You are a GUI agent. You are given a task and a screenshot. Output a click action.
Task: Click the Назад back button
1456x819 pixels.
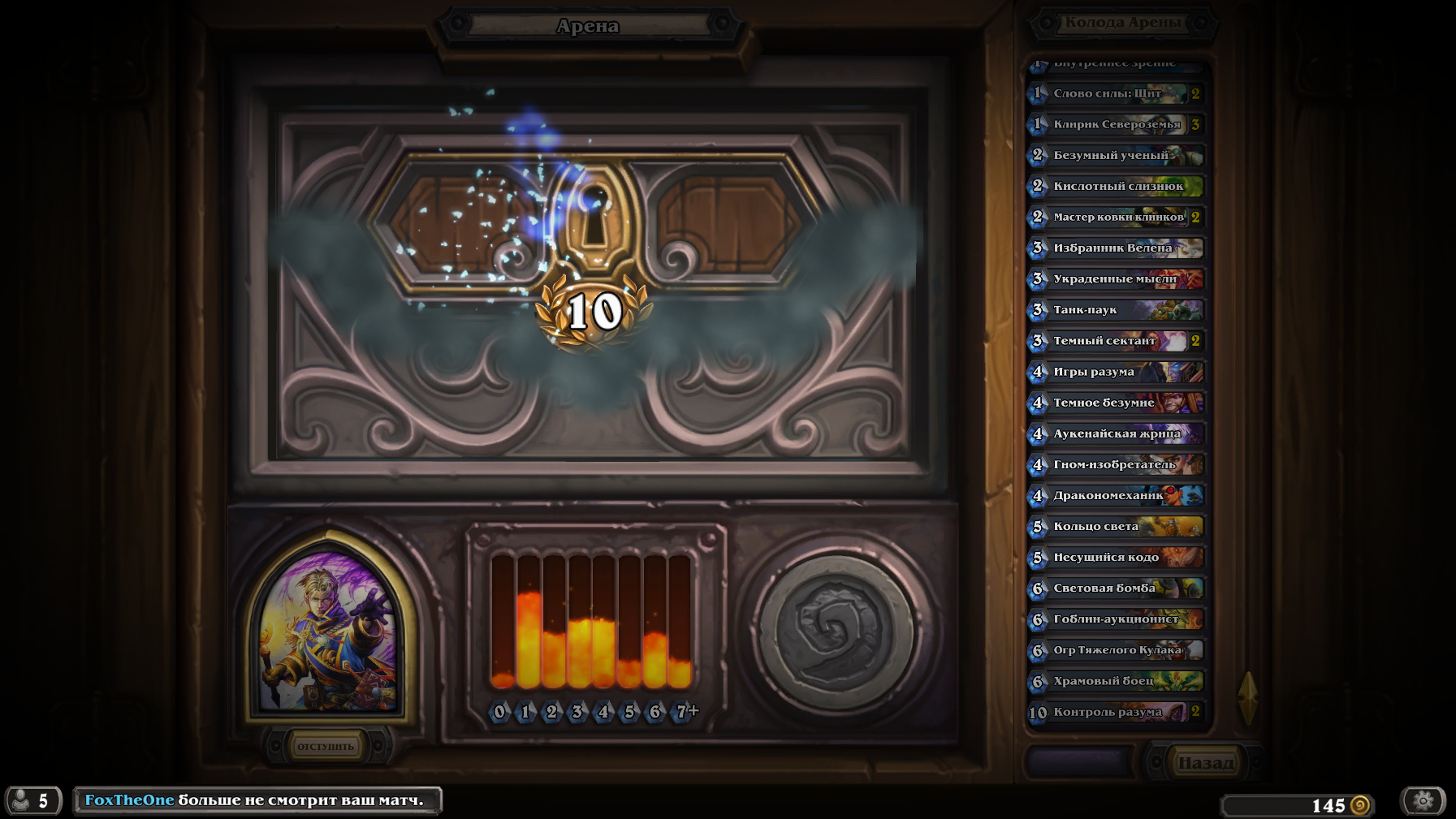pyautogui.click(x=1205, y=763)
